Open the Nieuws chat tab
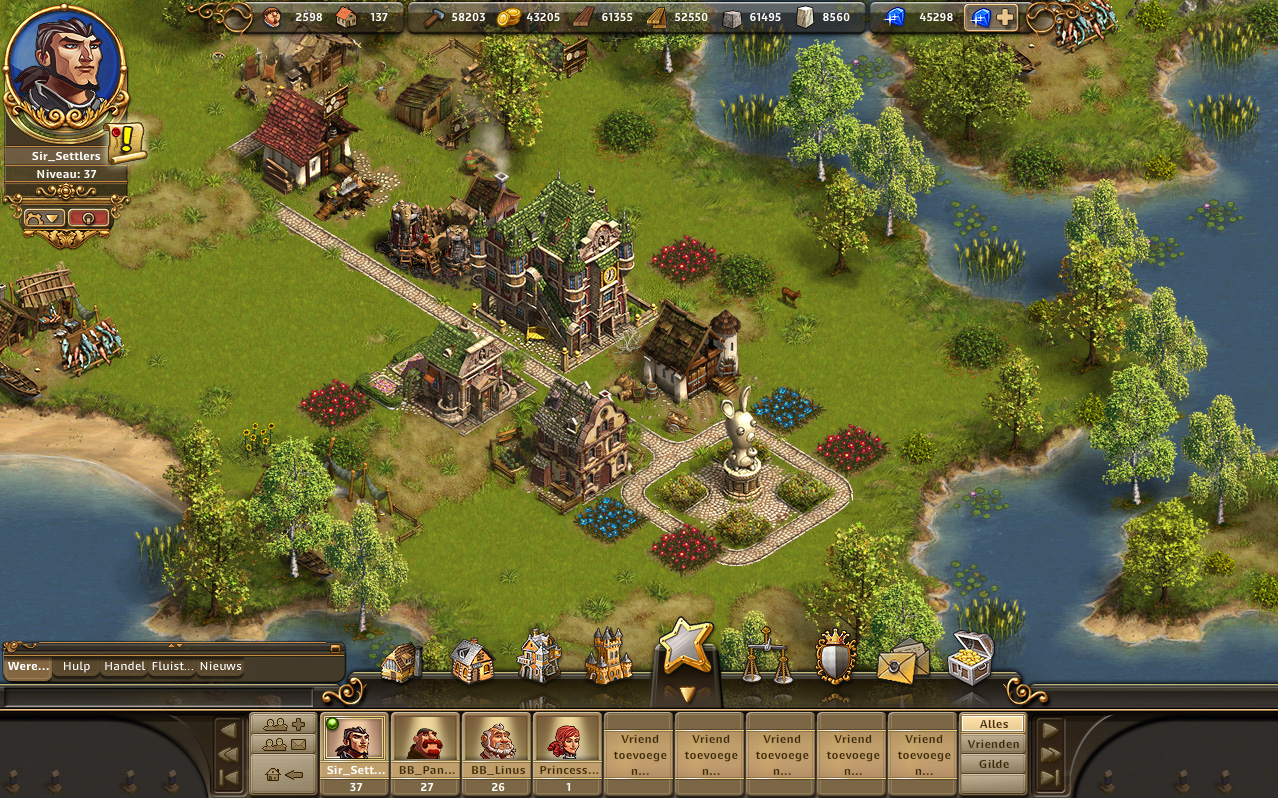This screenshot has height=798, width=1278. point(220,667)
